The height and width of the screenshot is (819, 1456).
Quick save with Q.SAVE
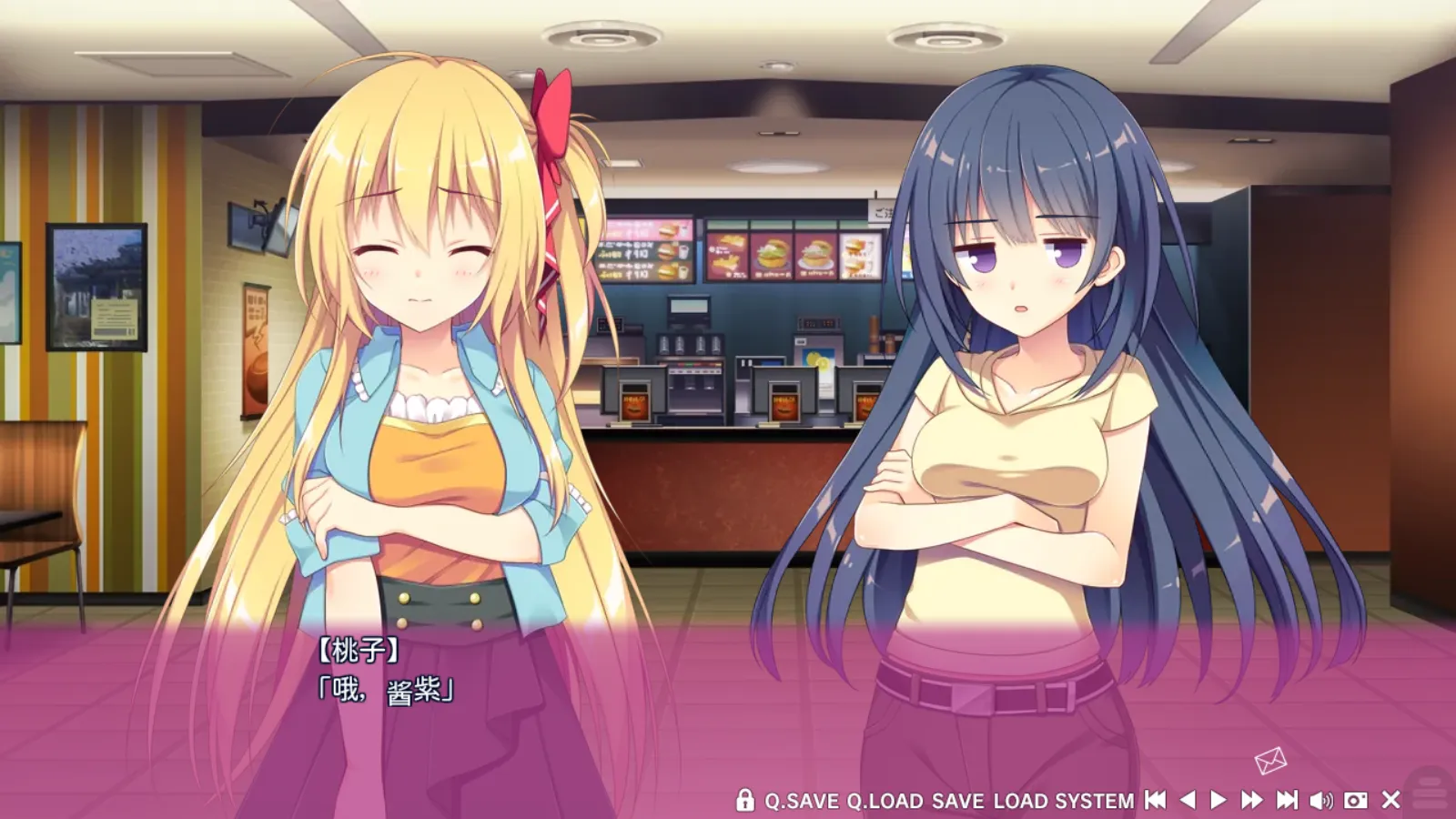[801, 801]
